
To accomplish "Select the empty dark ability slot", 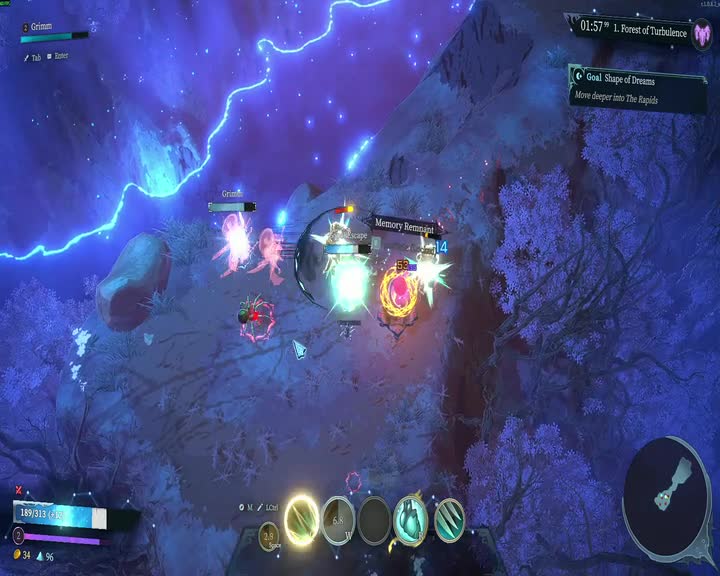I will click(374, 520).
